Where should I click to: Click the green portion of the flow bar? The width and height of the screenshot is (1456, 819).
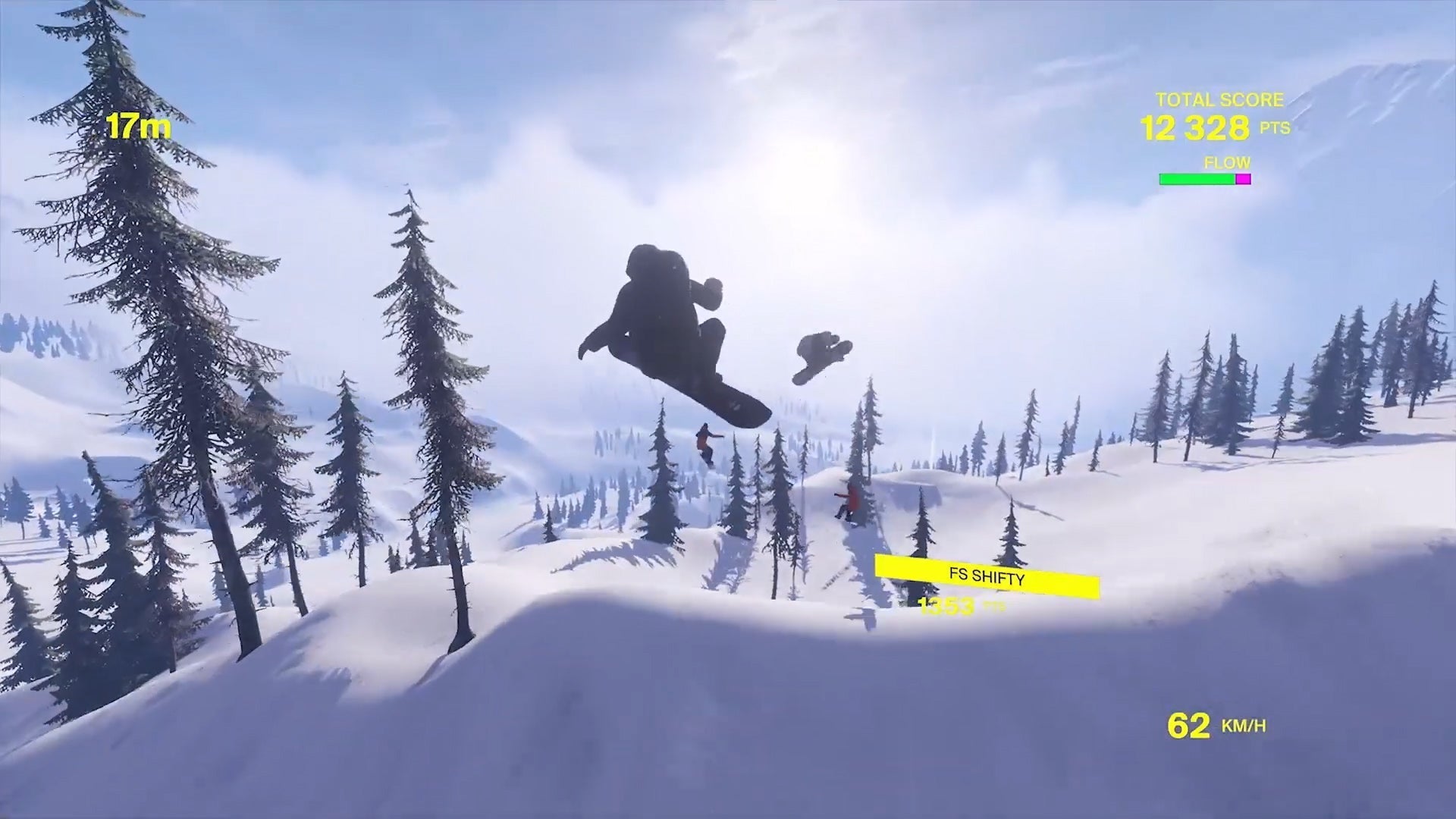pyautogui.click(x=1198, y=179)
